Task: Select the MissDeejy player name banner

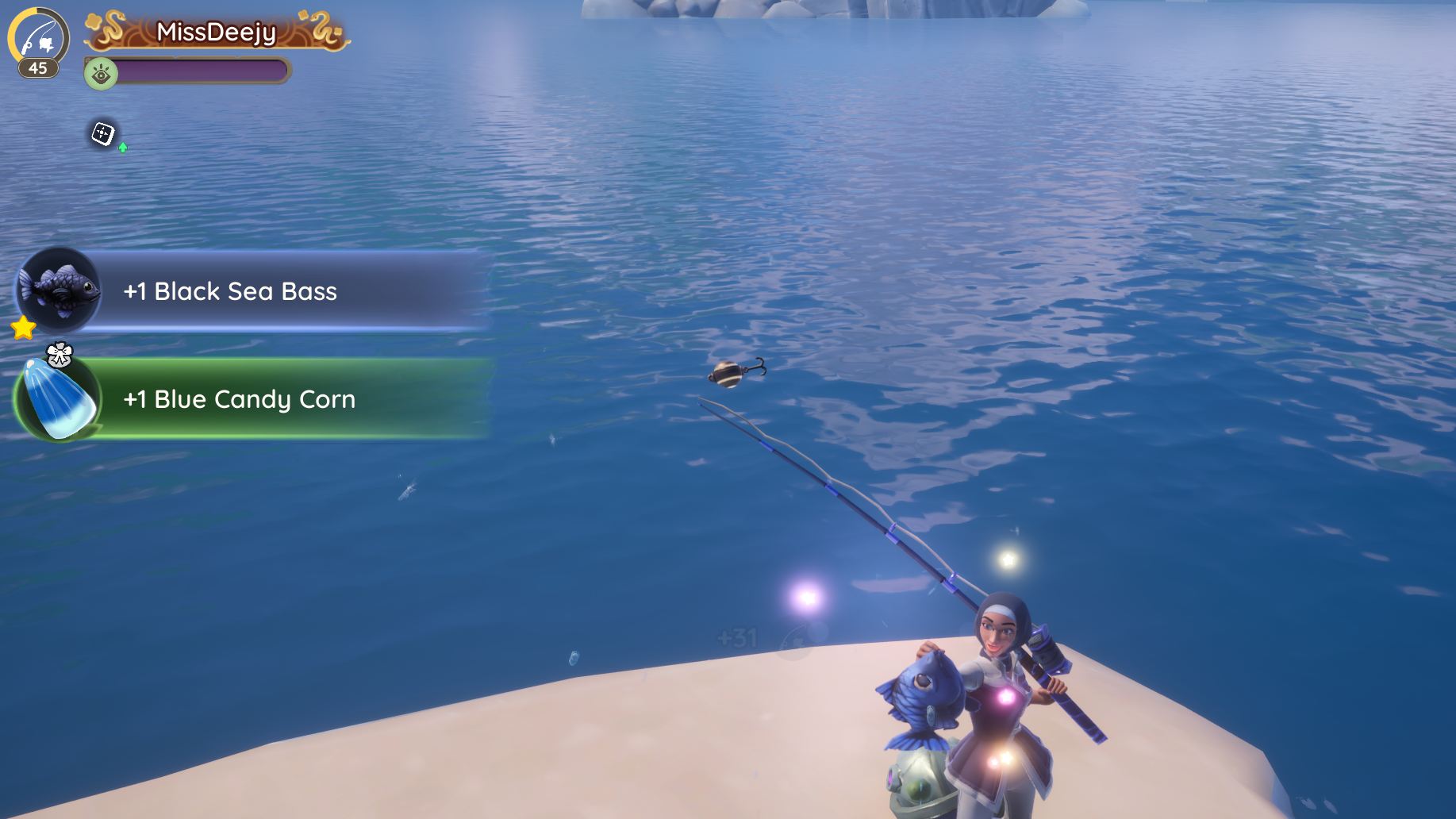Action: [x=217, y=33]
